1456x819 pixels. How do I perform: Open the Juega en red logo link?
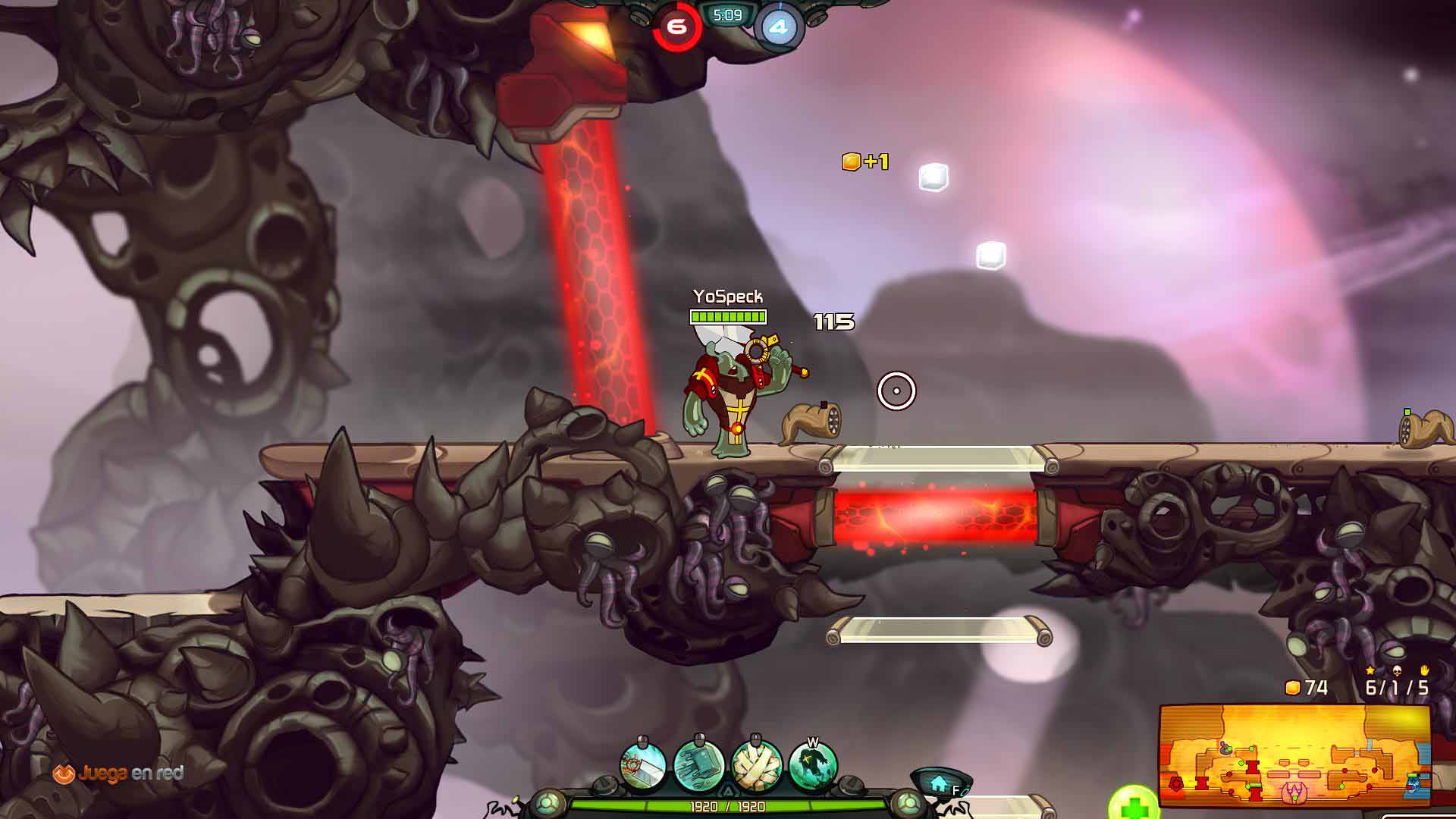pos(118,773)
